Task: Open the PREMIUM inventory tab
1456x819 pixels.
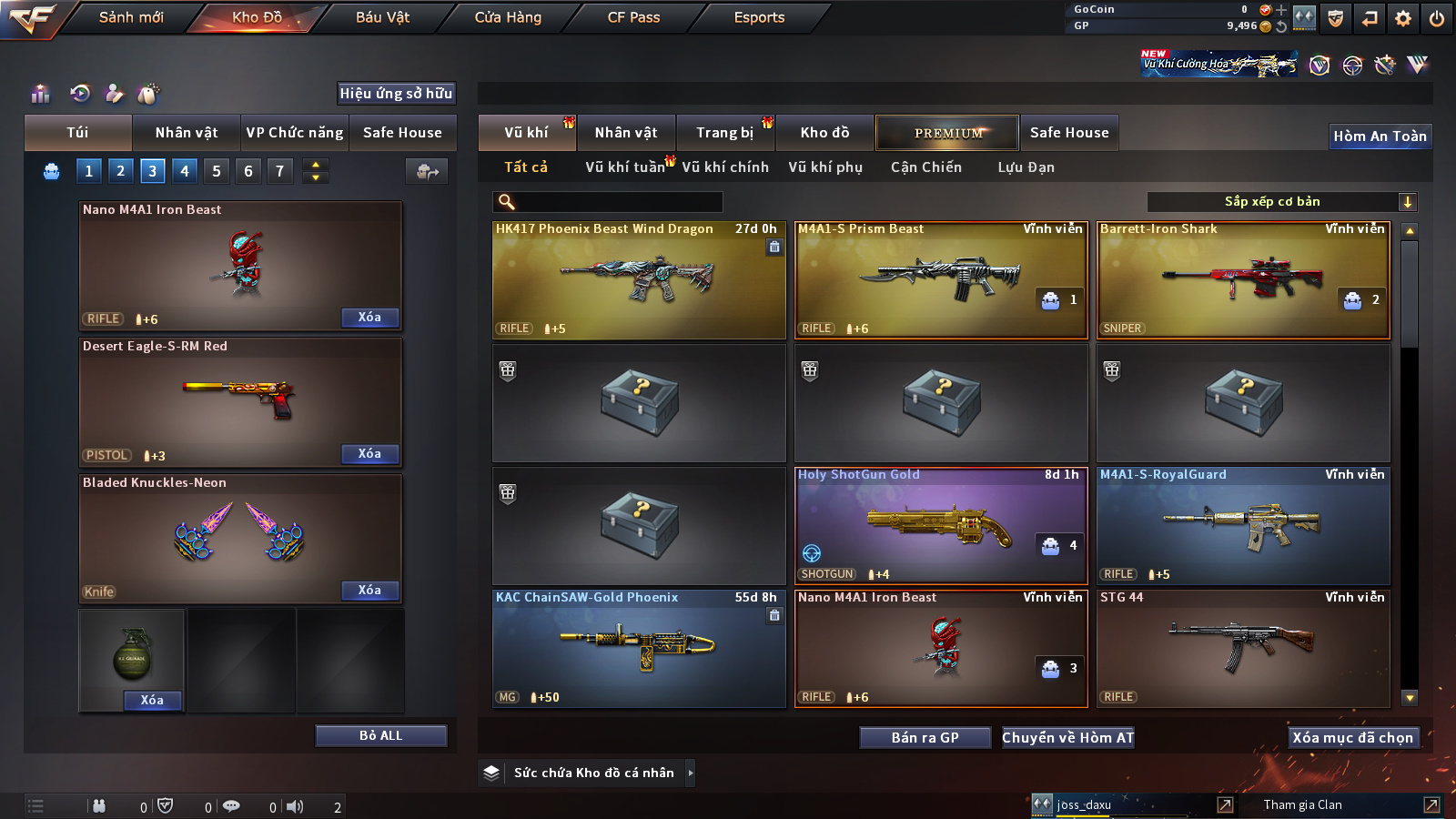Action: coord(947,133)
